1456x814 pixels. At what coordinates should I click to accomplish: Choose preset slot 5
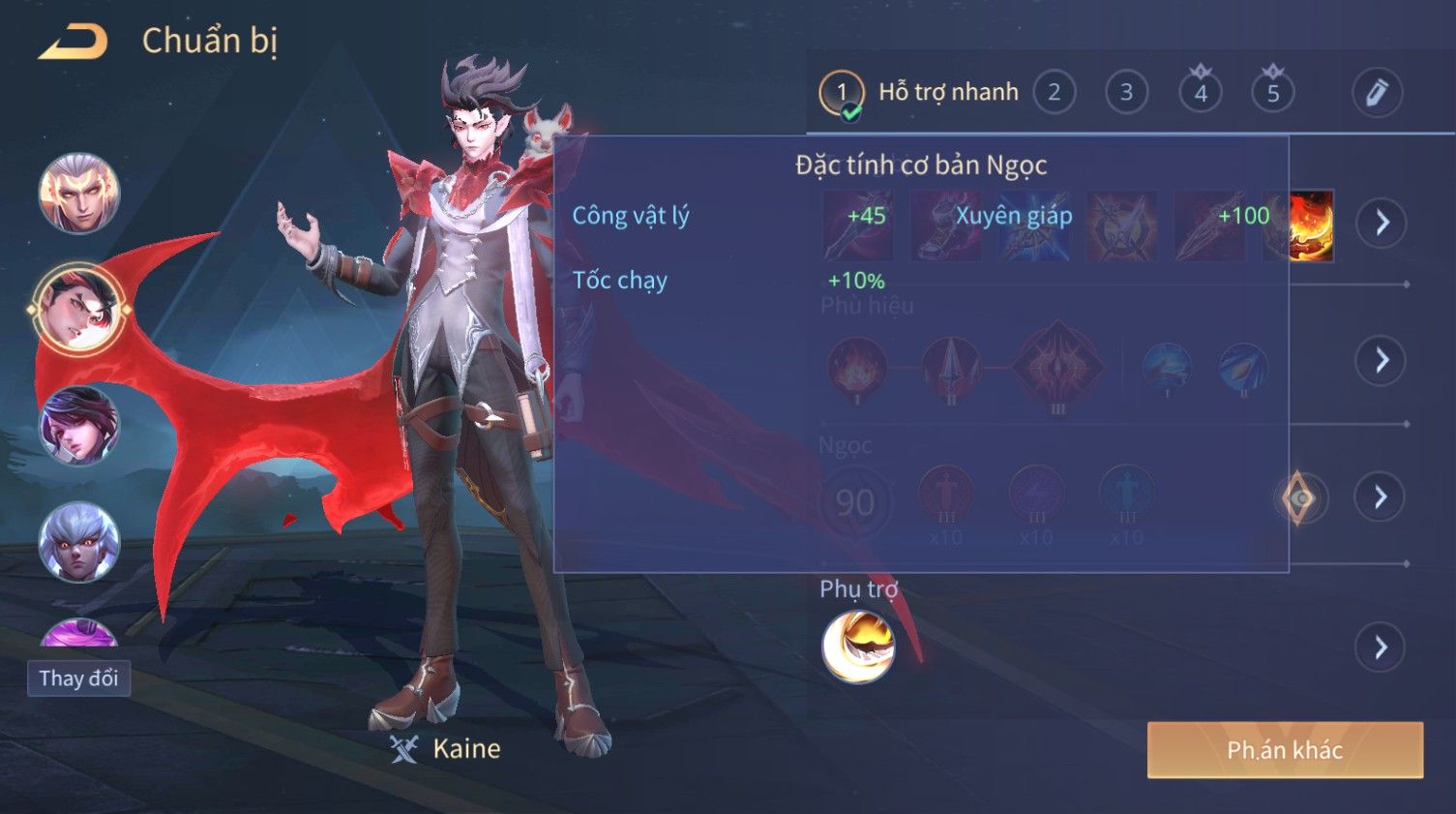point(1272,93)
